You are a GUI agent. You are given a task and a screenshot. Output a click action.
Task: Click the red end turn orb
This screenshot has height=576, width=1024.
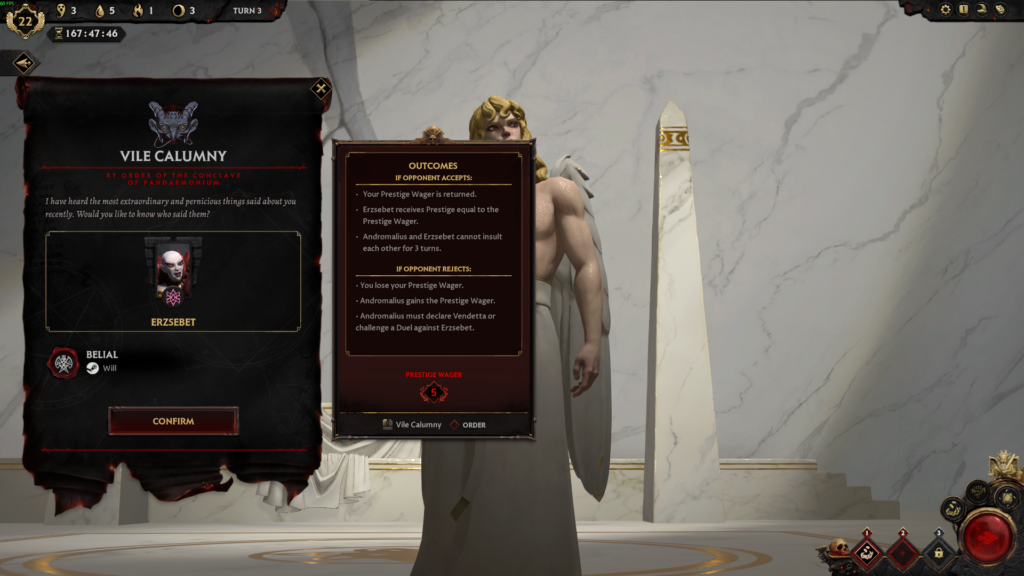986,537
